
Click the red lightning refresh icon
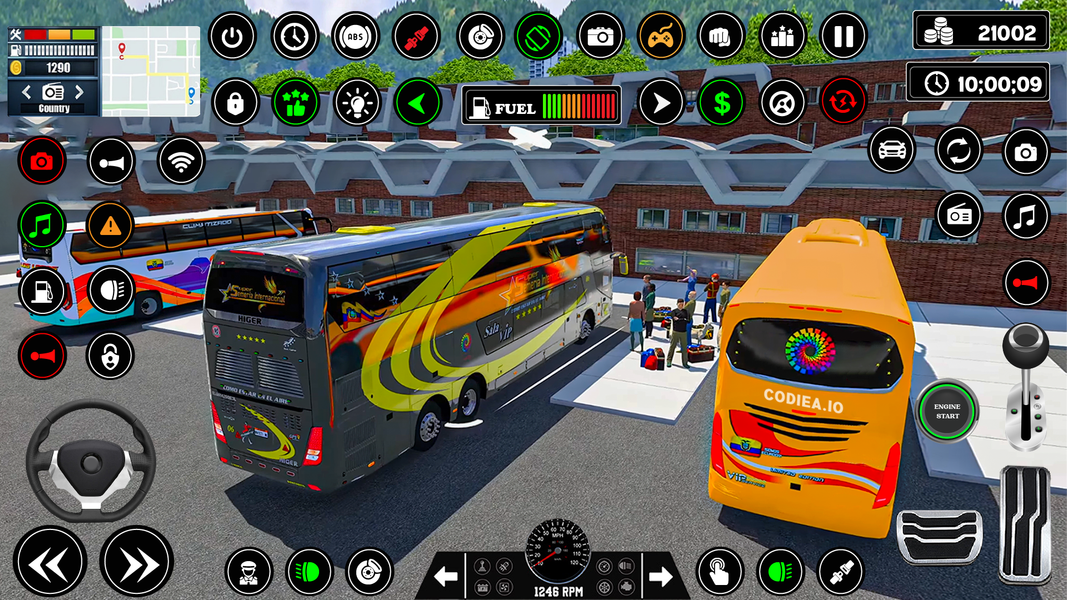pyautogui.click(x=843, y=101)
